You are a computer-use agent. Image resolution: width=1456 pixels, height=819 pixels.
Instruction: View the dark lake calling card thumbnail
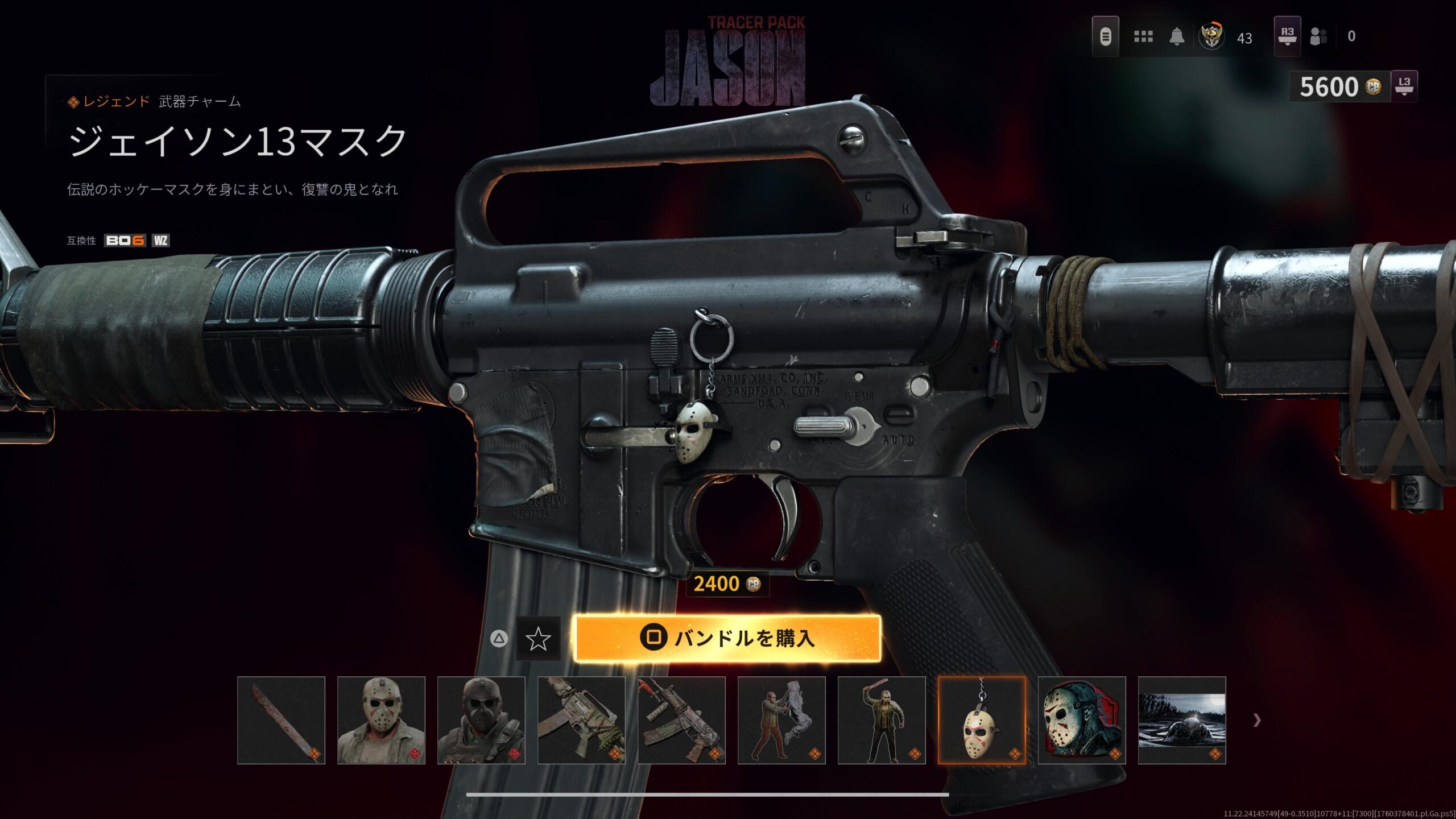point(1182,720)
